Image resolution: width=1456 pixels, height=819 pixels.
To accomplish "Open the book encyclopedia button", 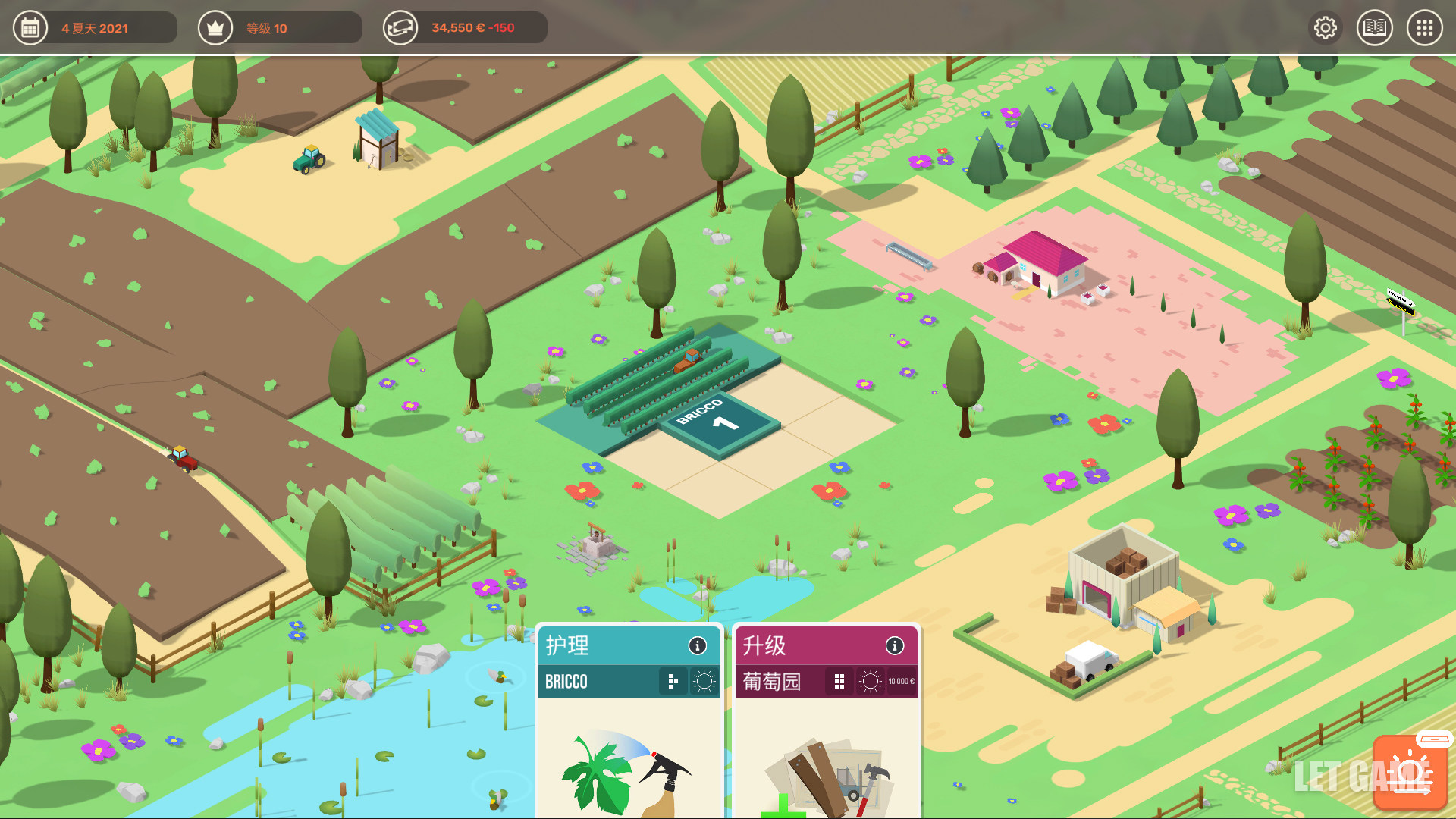I will pyautogui.click(x=1374, y=28).
